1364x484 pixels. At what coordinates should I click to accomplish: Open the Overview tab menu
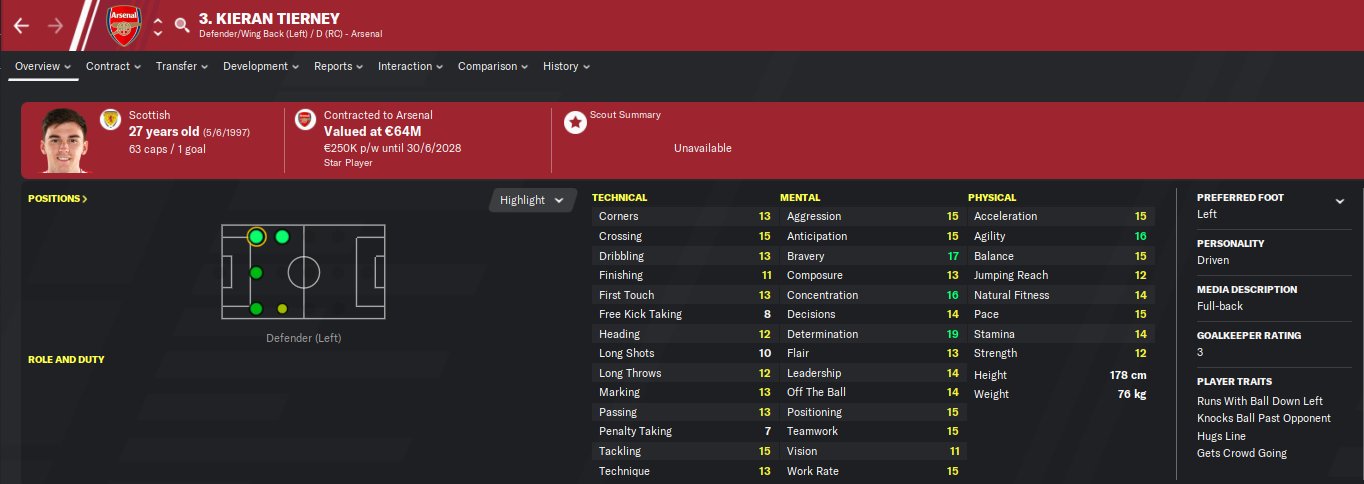(43, 67)
